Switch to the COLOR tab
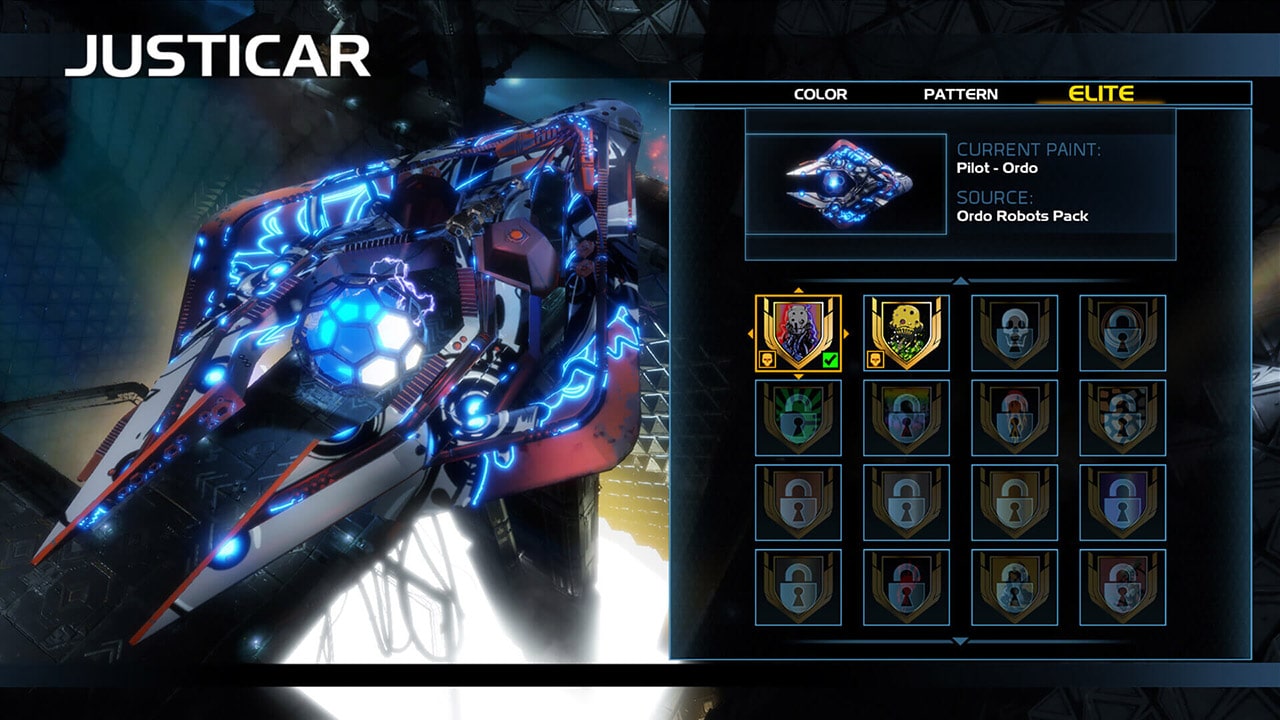 [x=823, y=94]
